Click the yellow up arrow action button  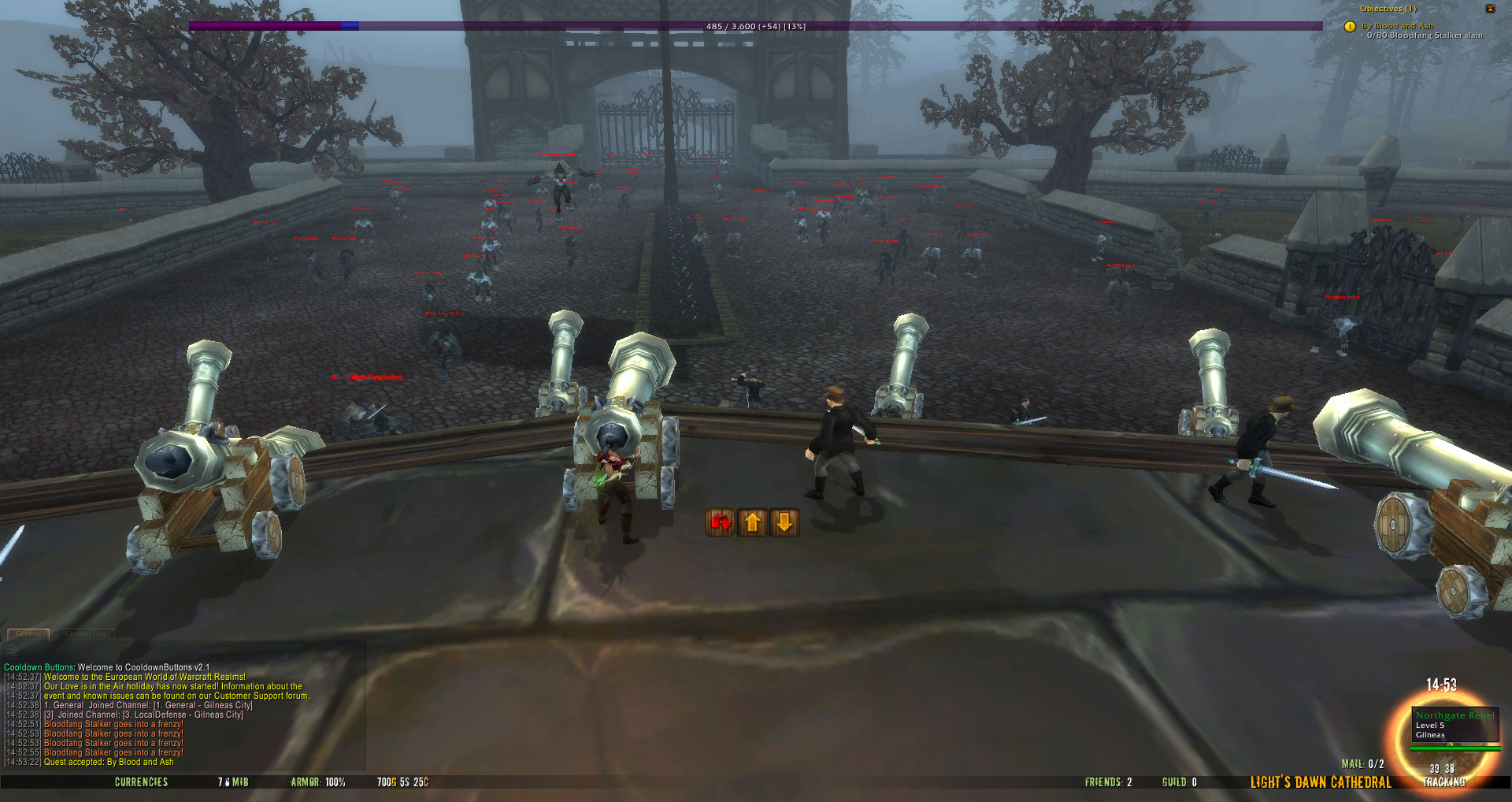click(x=753, y=522)
